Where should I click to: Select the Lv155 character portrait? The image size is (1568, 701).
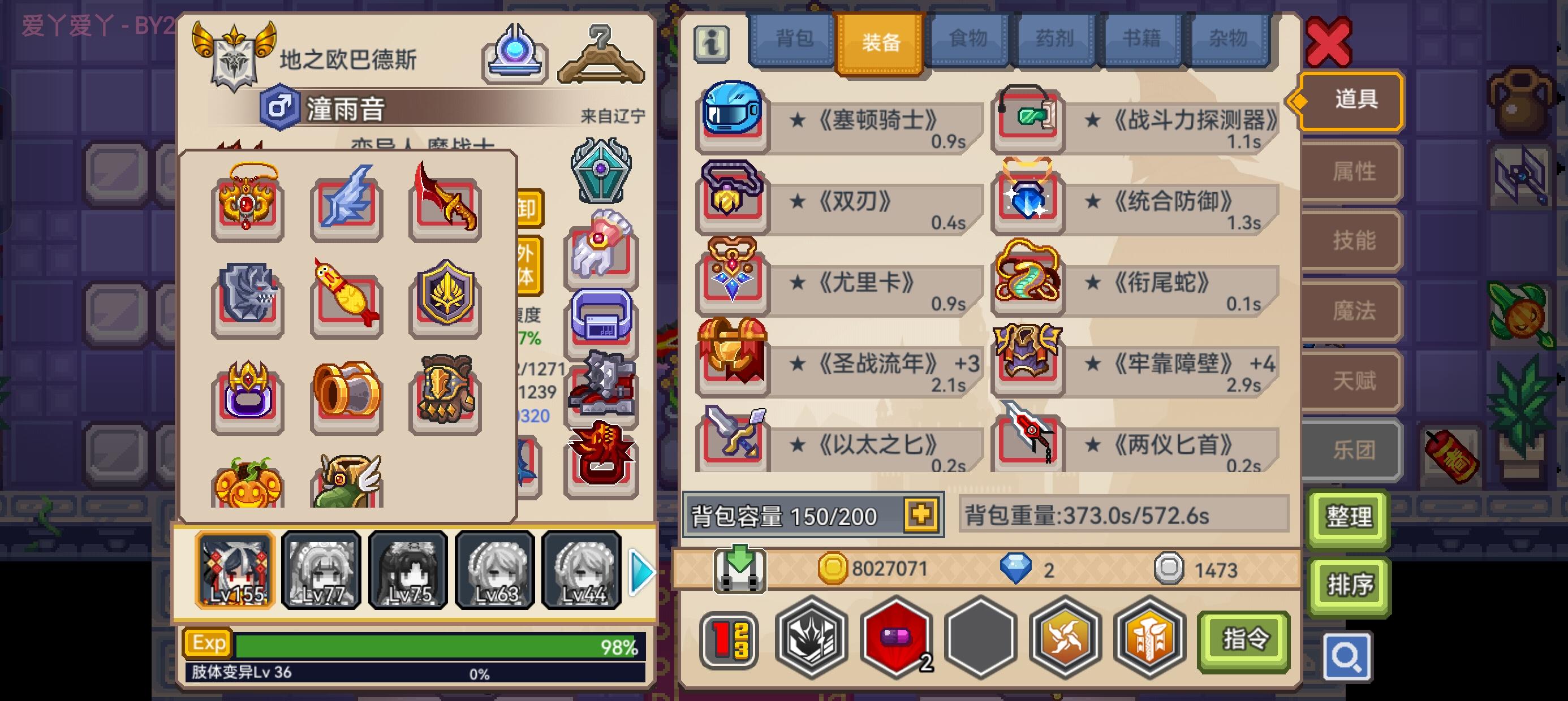pos(234,570)
